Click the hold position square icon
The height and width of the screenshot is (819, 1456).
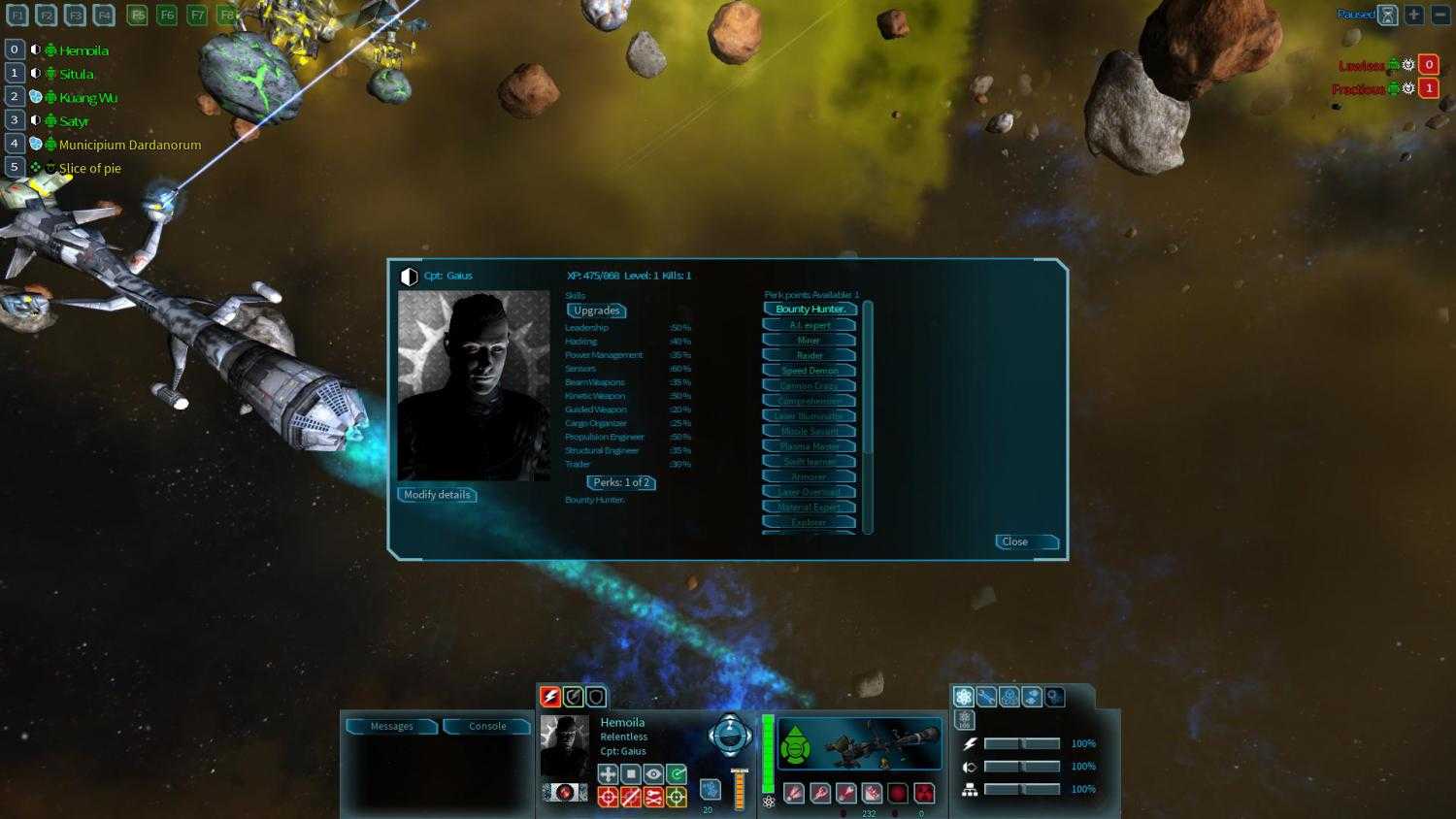pos(631,773)
